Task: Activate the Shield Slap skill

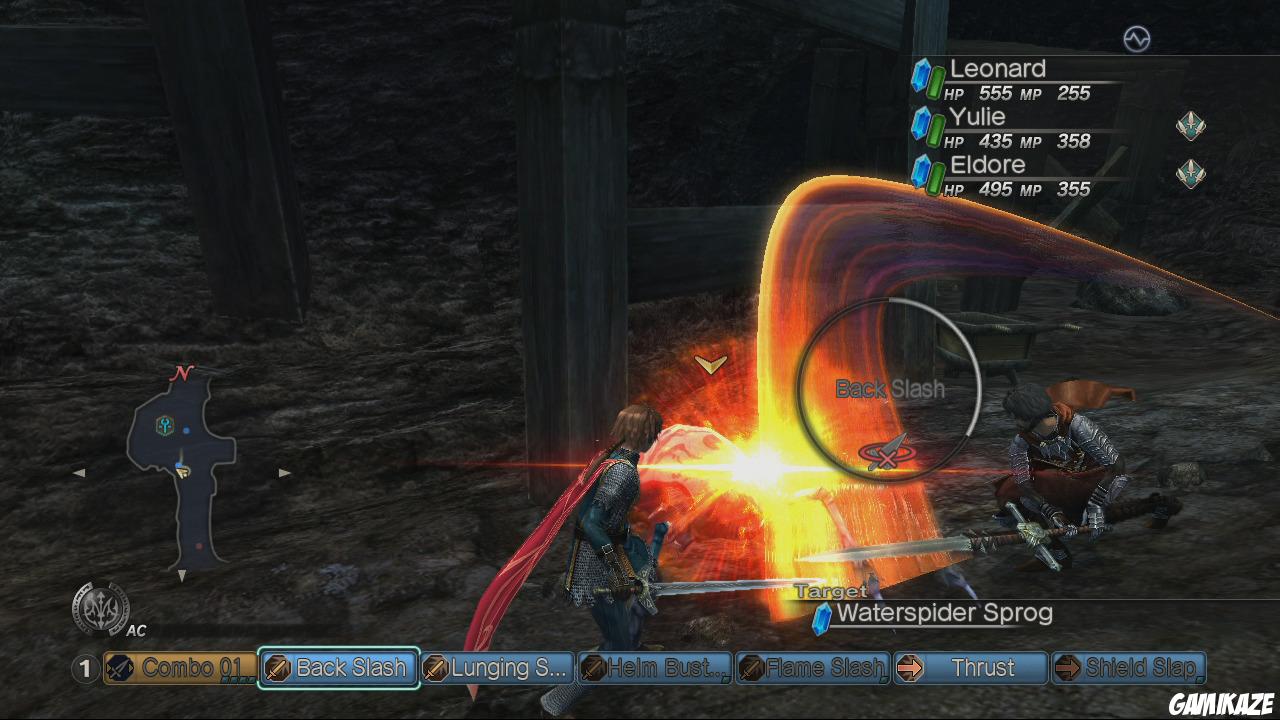Action: [x=1129, y=668]
